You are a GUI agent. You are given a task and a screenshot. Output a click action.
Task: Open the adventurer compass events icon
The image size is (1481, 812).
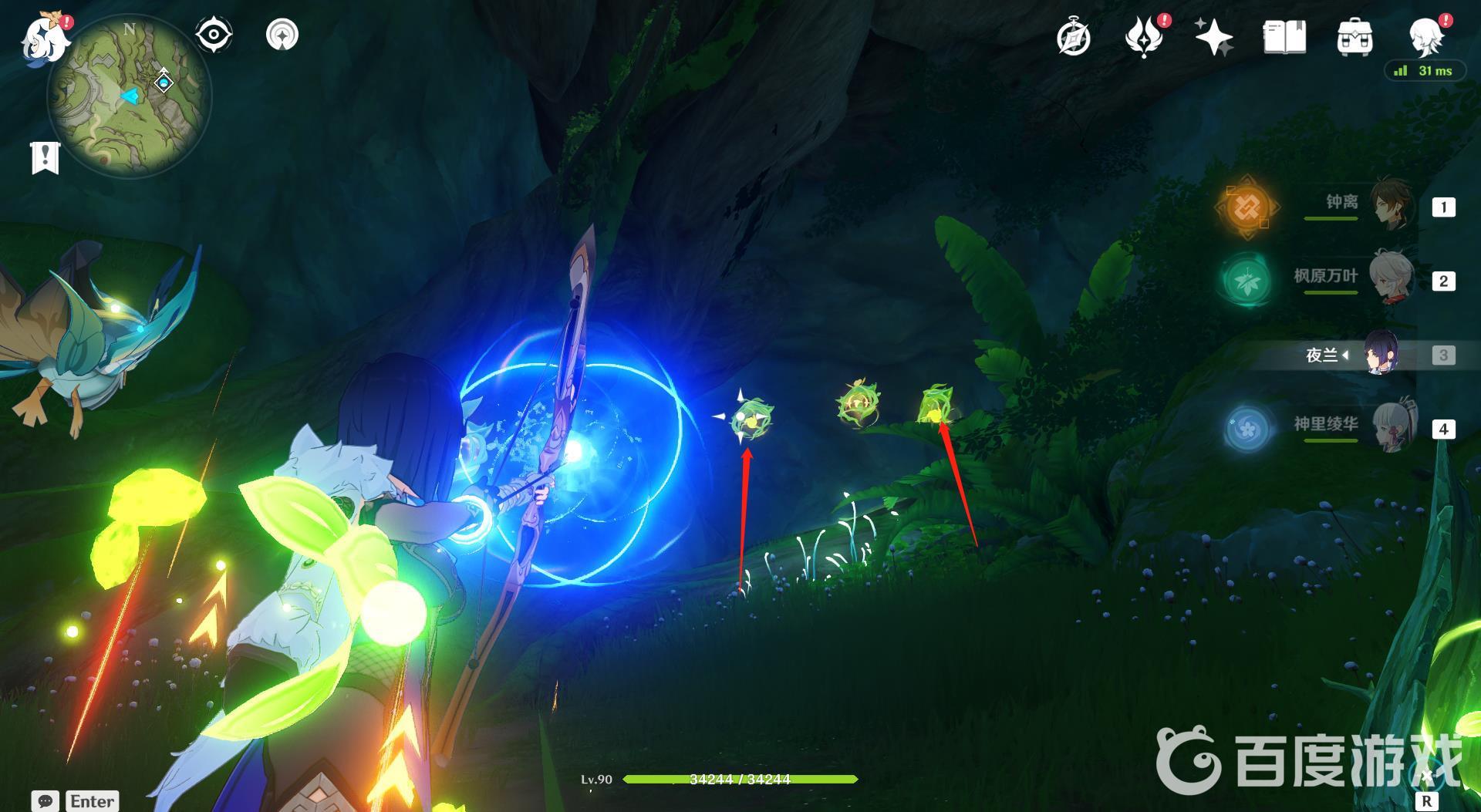point(1073,38)
